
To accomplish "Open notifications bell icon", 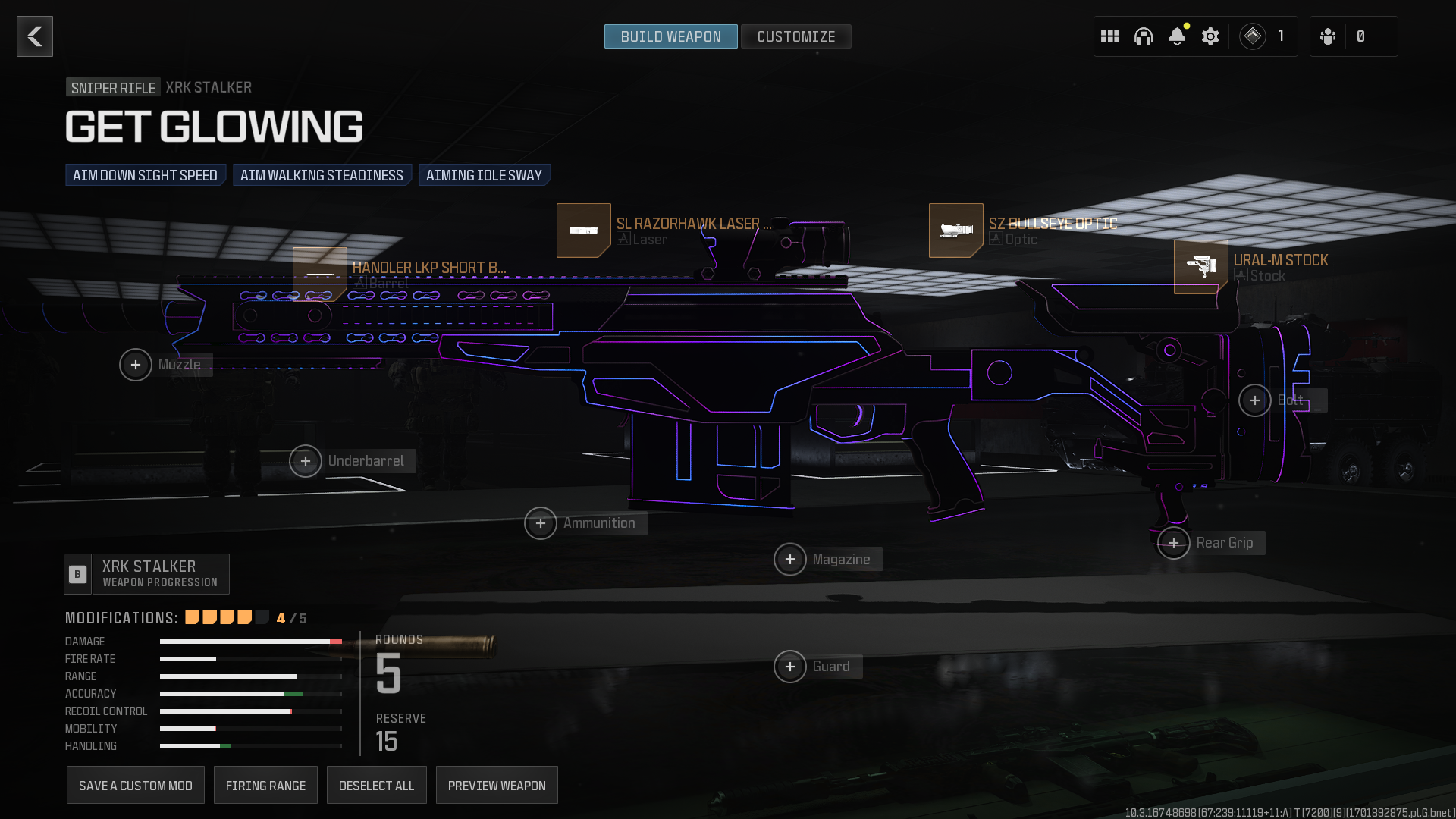I will [x=1177, y=36].
